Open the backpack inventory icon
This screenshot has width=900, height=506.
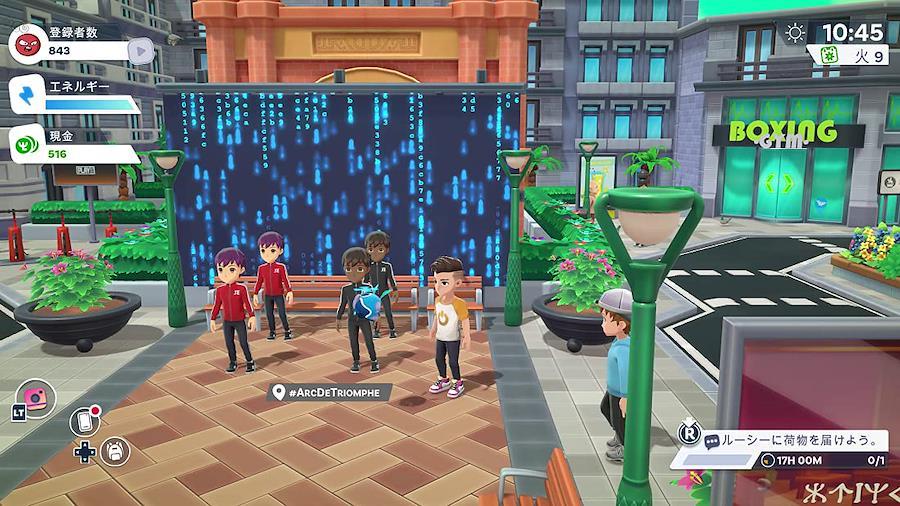click(116, 451)
